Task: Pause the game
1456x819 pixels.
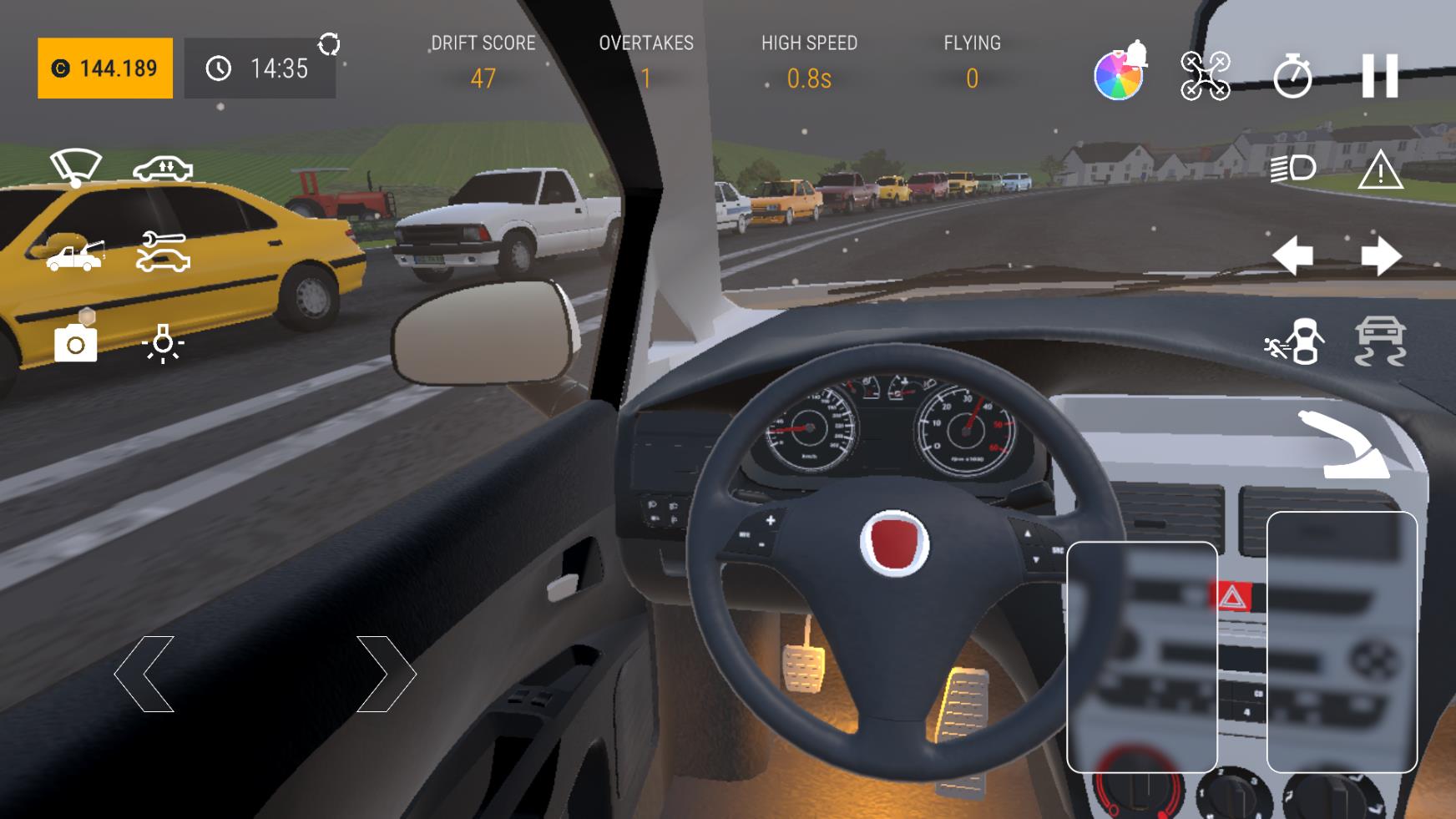Action: tap(1379, 76)
